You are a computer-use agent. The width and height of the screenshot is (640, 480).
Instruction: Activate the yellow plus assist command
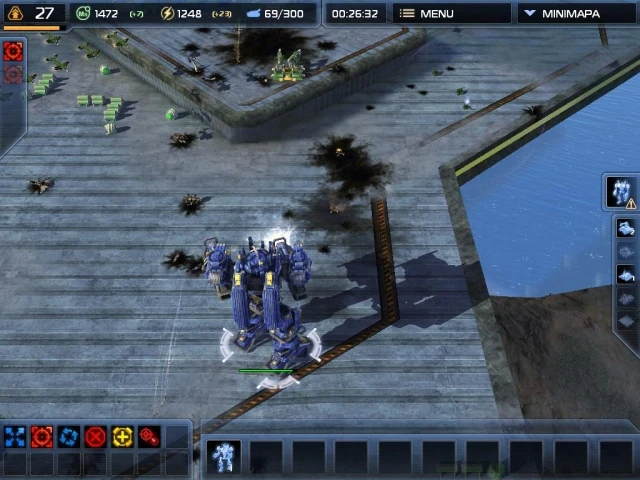[122, 436]
